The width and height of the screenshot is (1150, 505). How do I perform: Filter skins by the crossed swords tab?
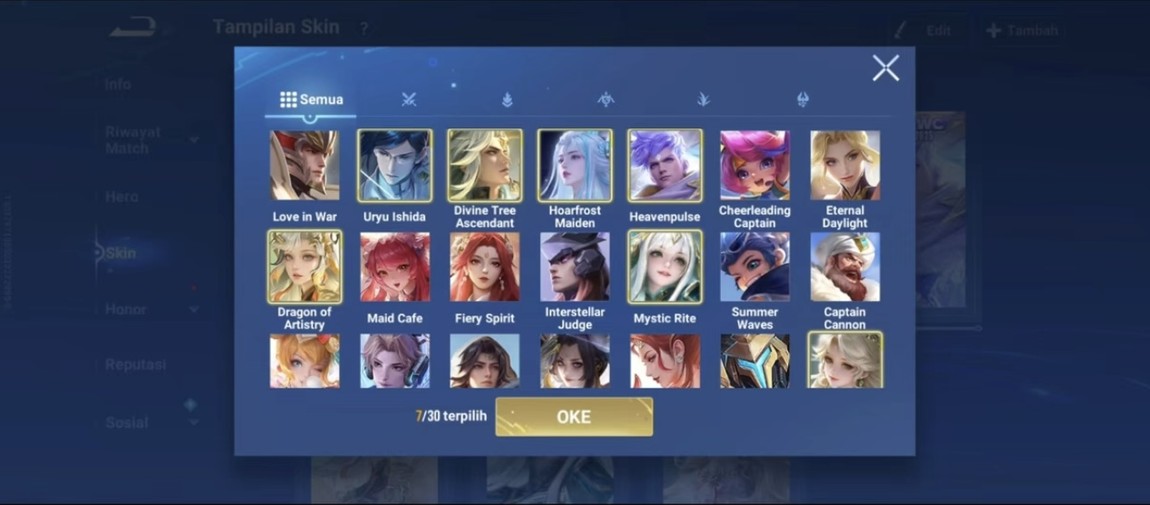point(409,99)
